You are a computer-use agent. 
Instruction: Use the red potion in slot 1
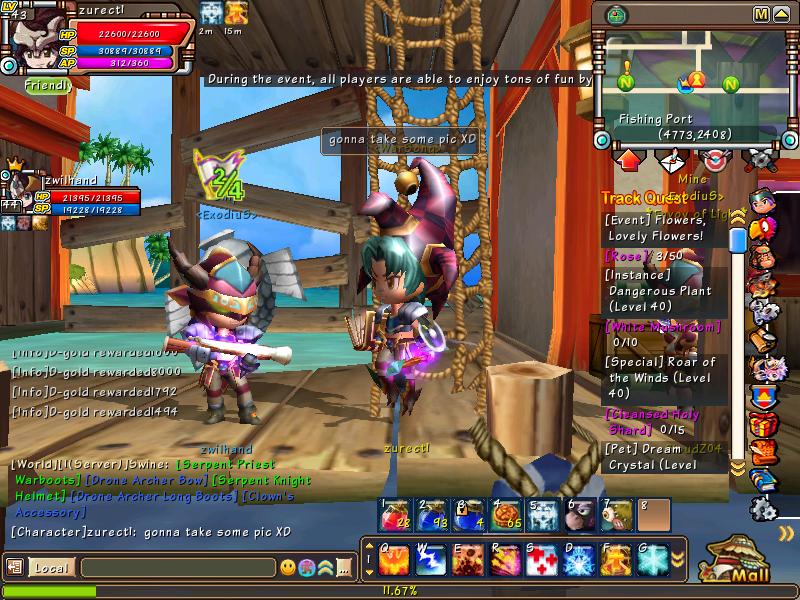[394, 514]
